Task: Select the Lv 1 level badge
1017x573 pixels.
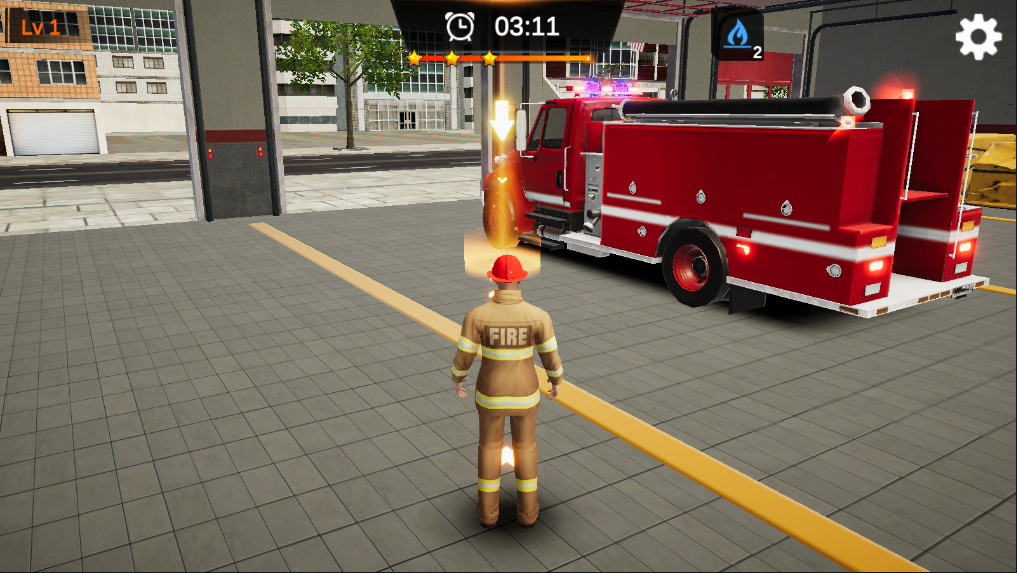Action: 41,27
